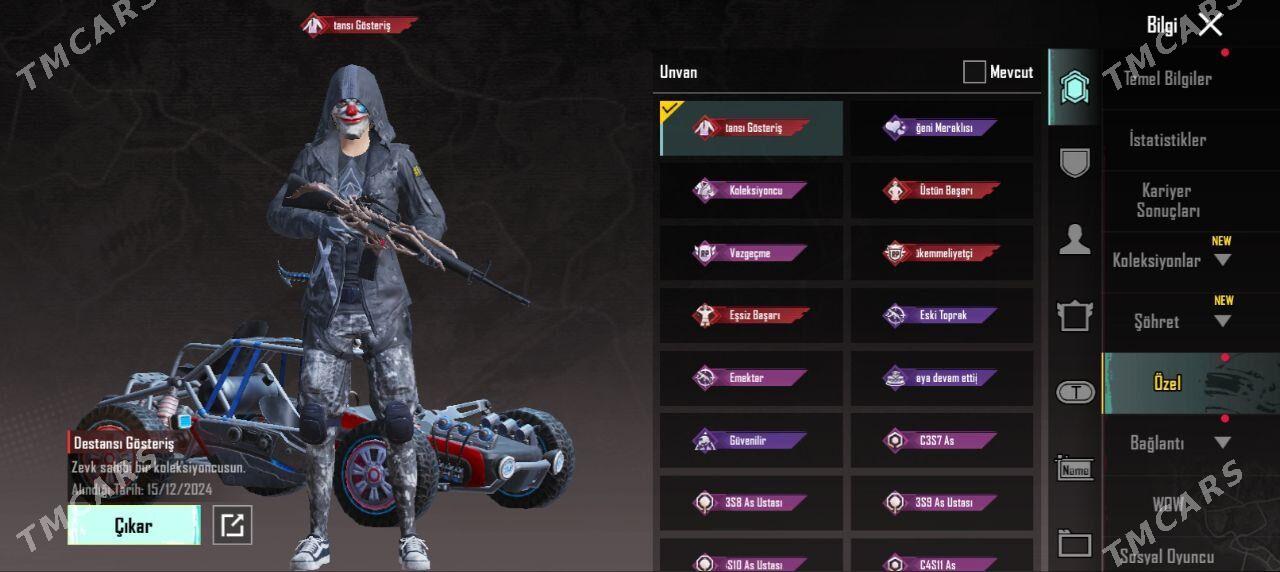
Task: Choose the Güvenilir title
Action: pos(751,440)
